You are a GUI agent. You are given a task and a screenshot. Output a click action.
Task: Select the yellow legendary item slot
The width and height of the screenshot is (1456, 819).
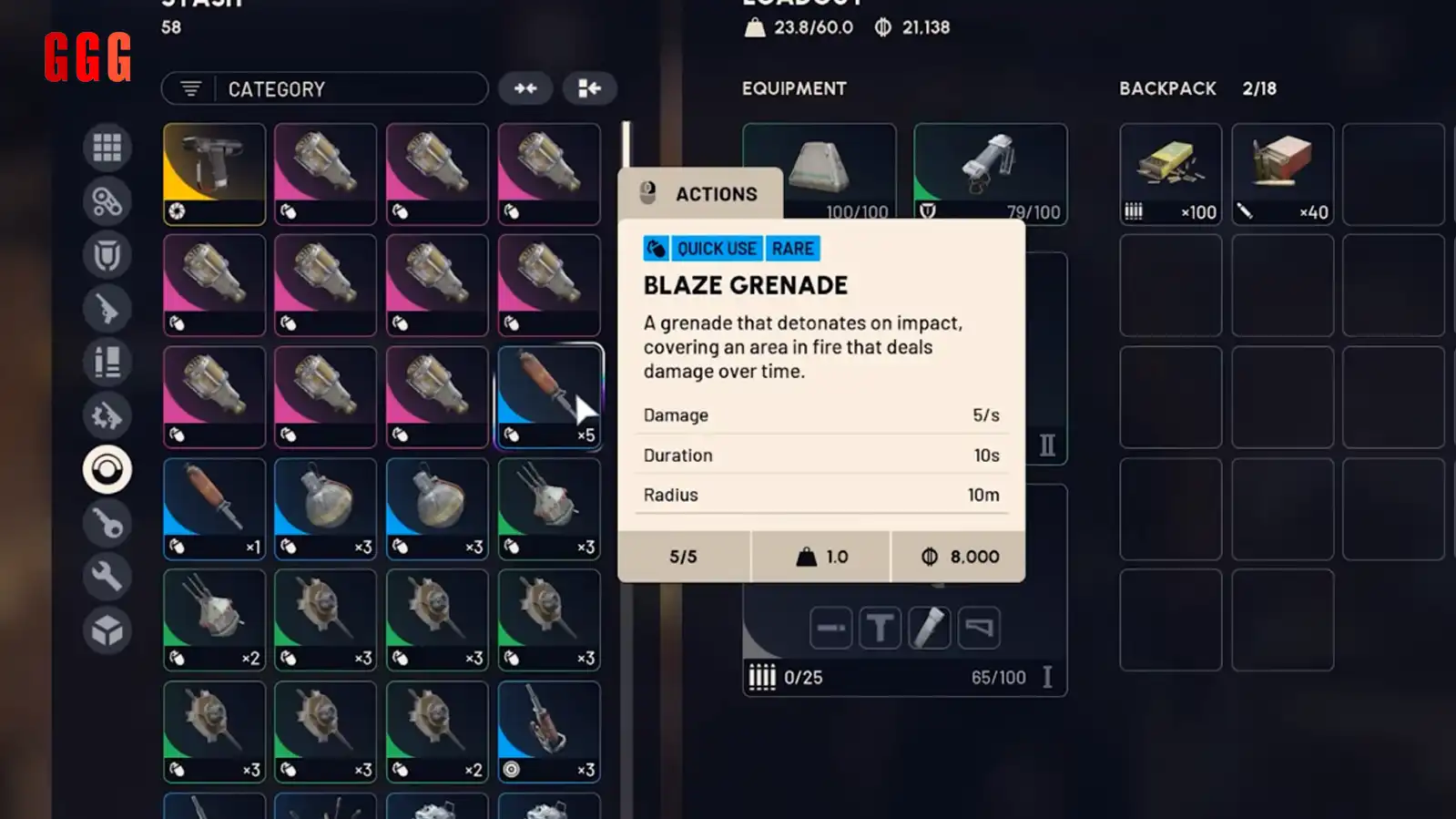click(x=214, y=173)
